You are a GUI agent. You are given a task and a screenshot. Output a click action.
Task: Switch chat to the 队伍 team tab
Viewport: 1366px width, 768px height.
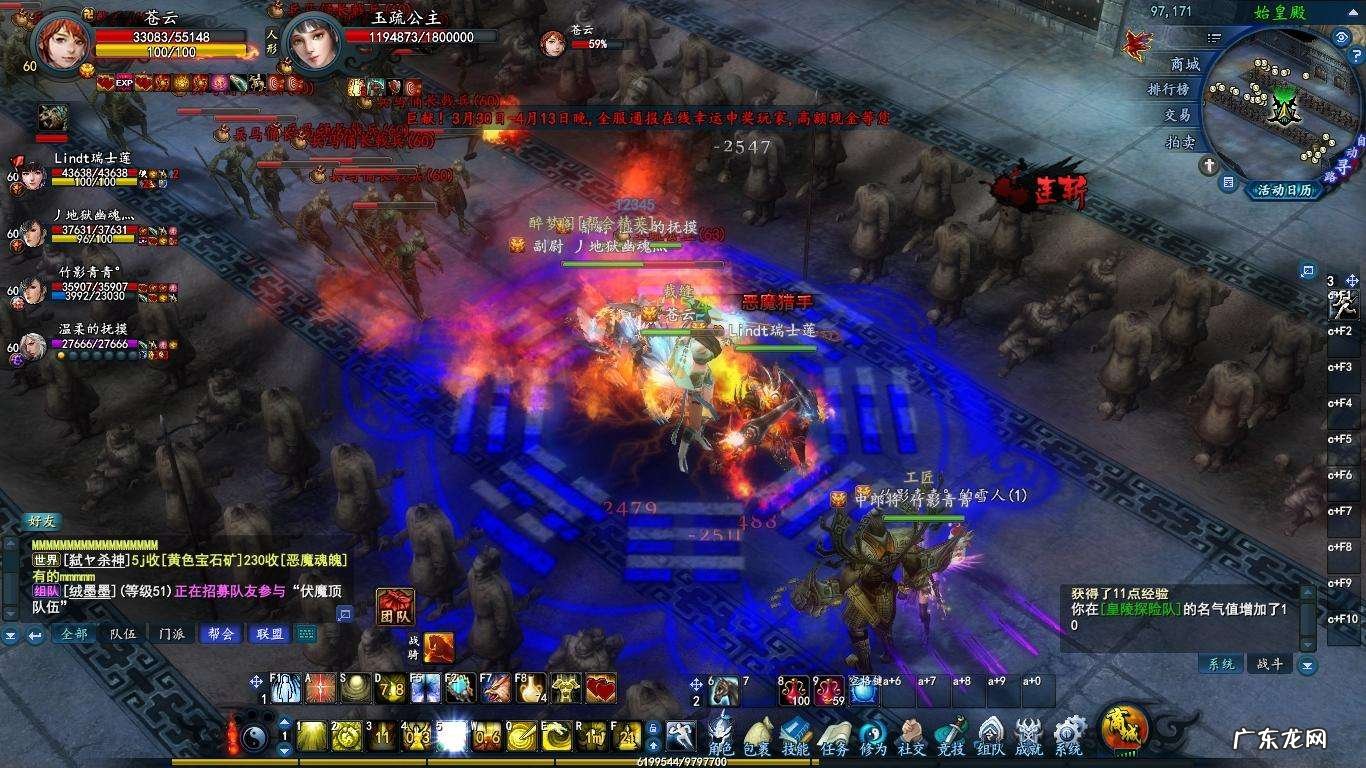[x=123, y=633]
